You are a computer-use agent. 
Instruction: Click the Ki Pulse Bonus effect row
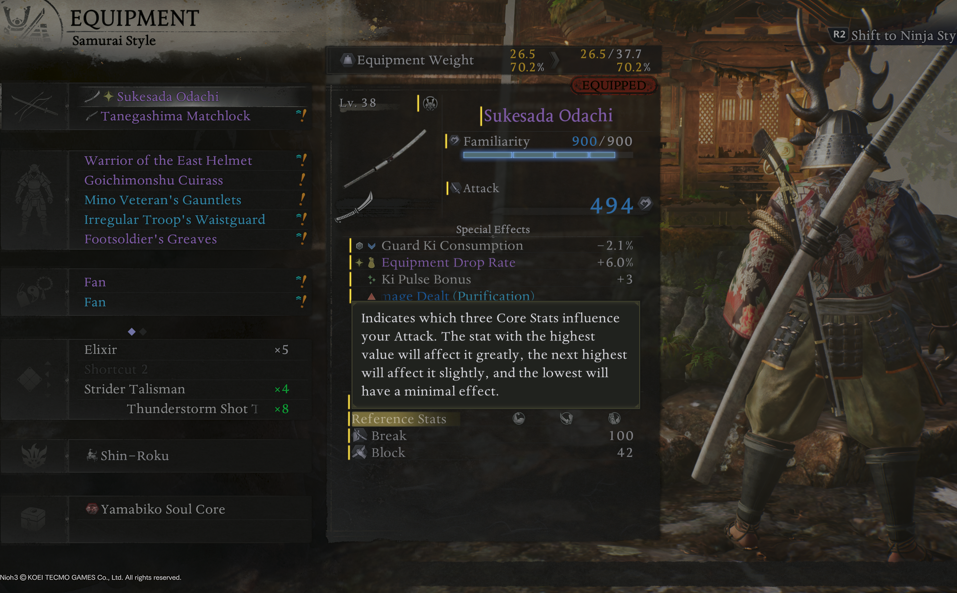(x=426, y=280)
